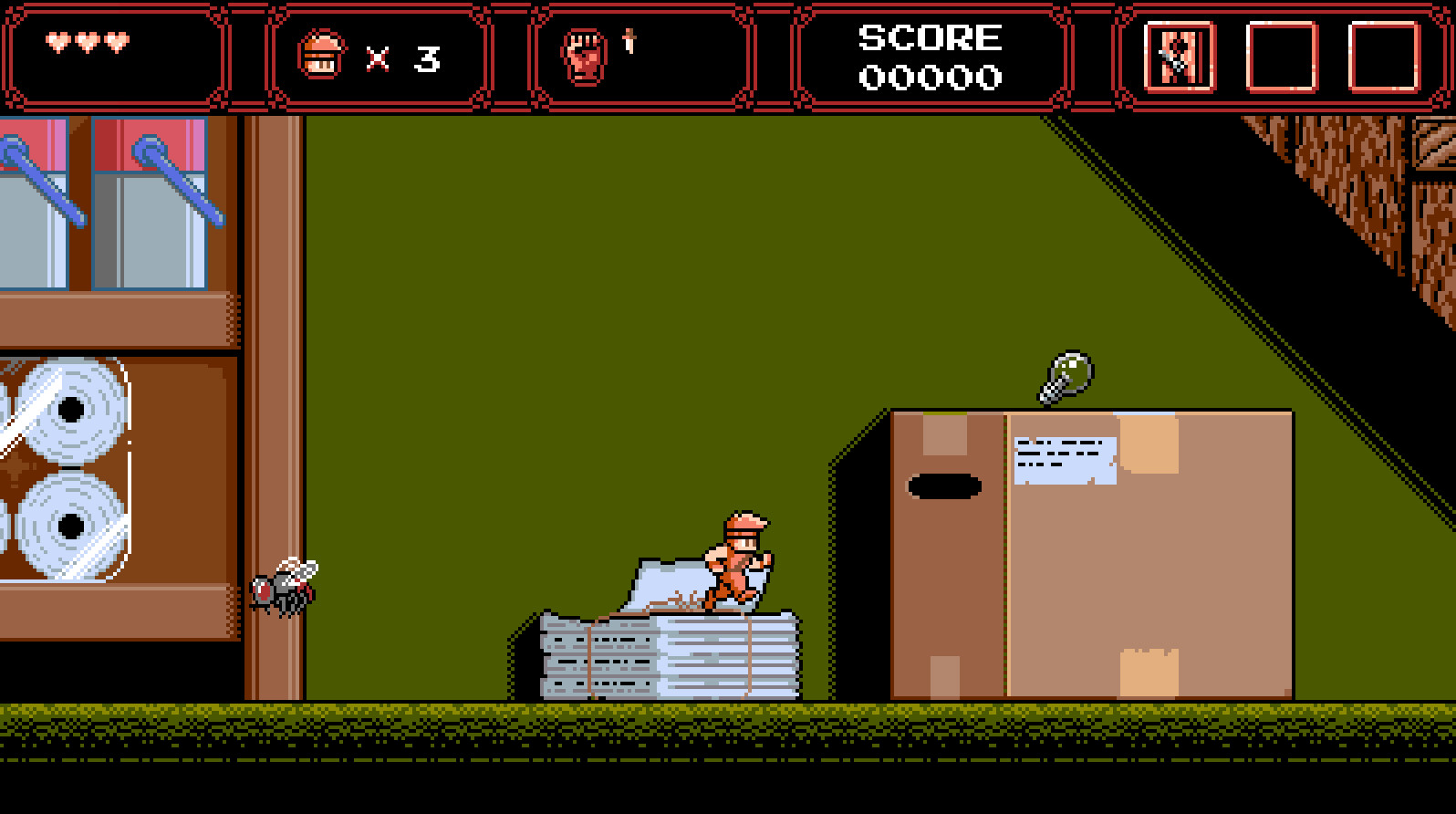Click the 00000 score number

(x=929, y=78)
